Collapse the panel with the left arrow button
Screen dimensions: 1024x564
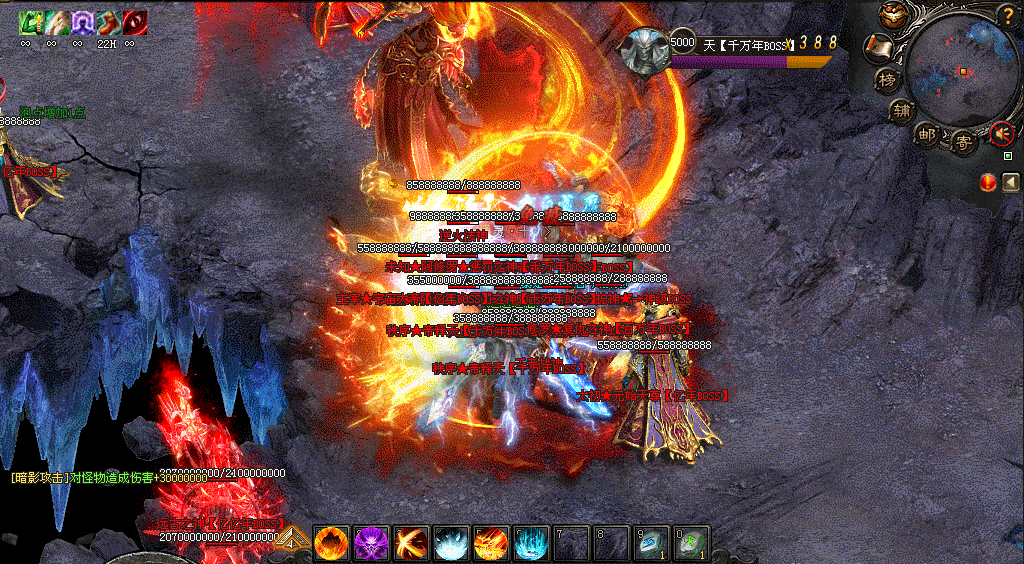(1010, 181)
